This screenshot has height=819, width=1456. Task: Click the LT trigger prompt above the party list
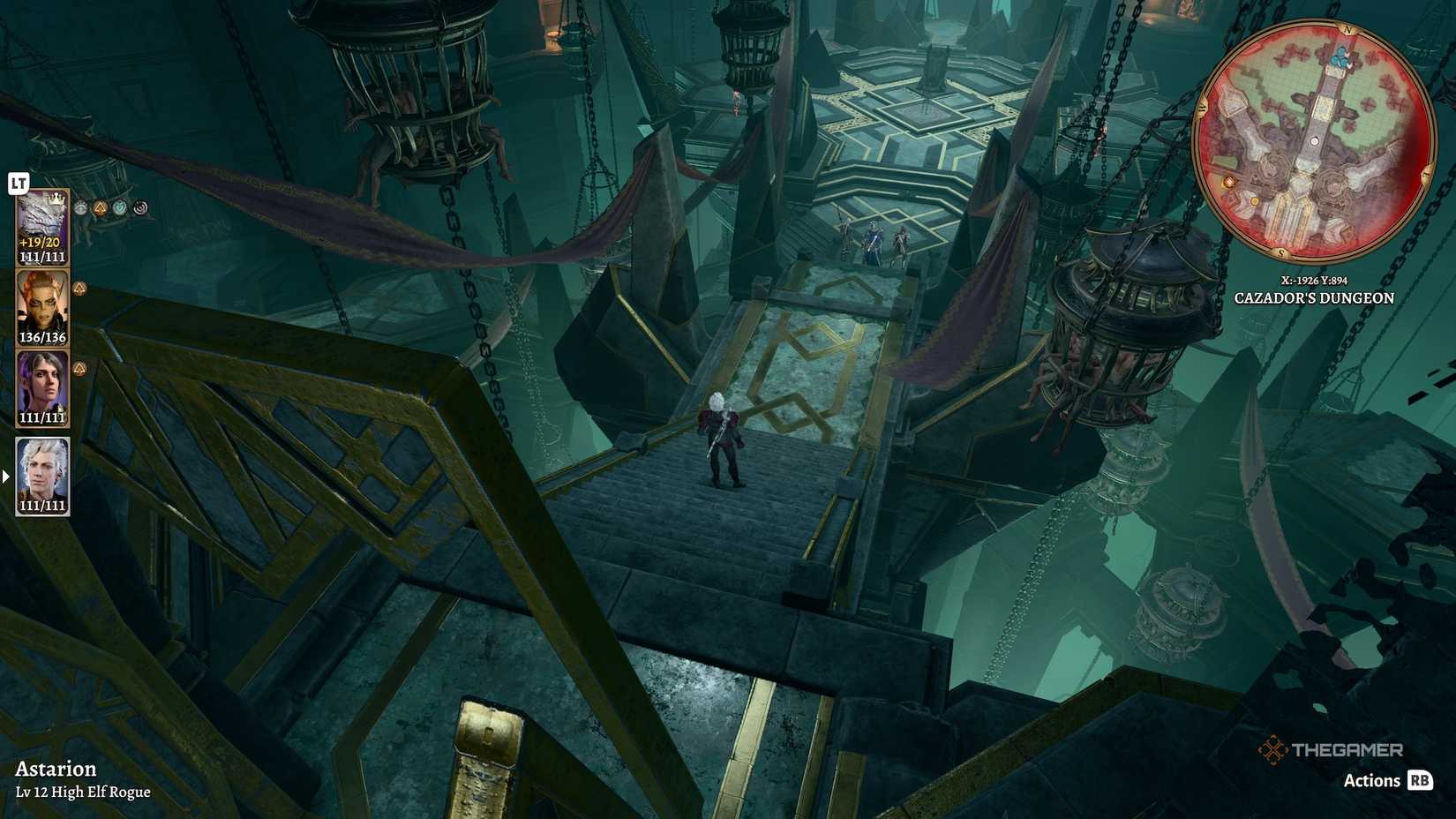pos(19,181)
